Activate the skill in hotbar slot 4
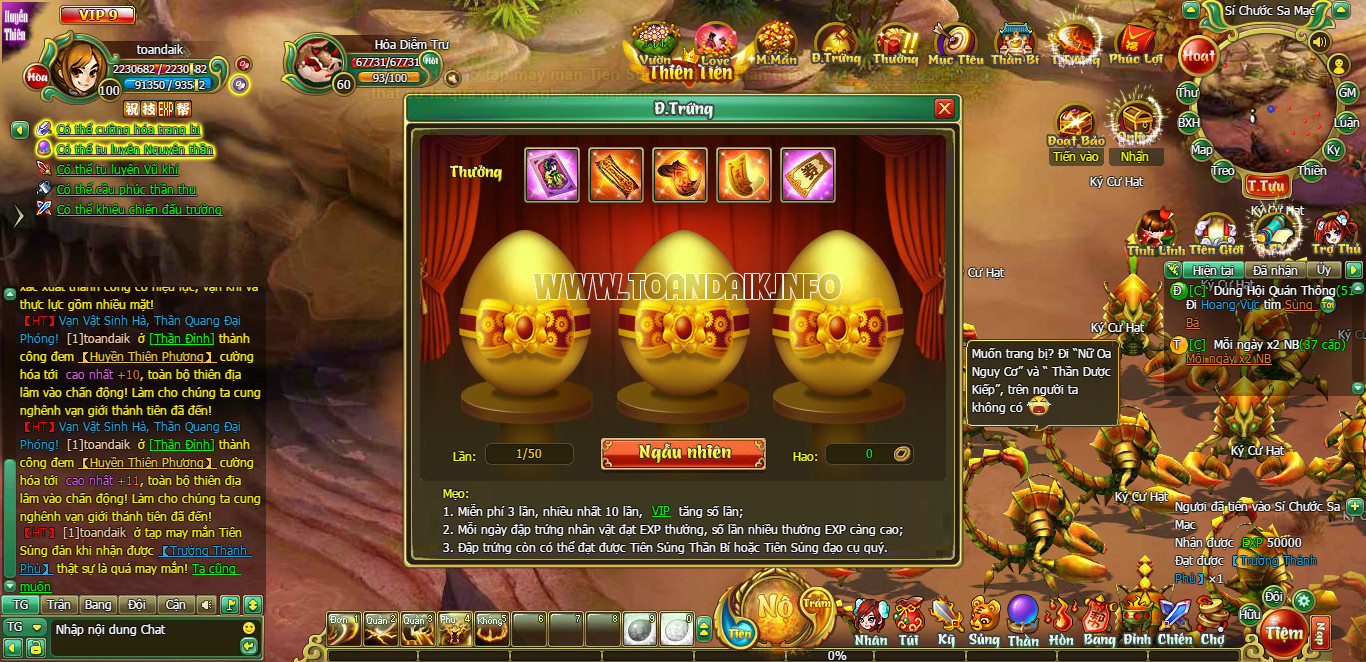 point(454,628)
